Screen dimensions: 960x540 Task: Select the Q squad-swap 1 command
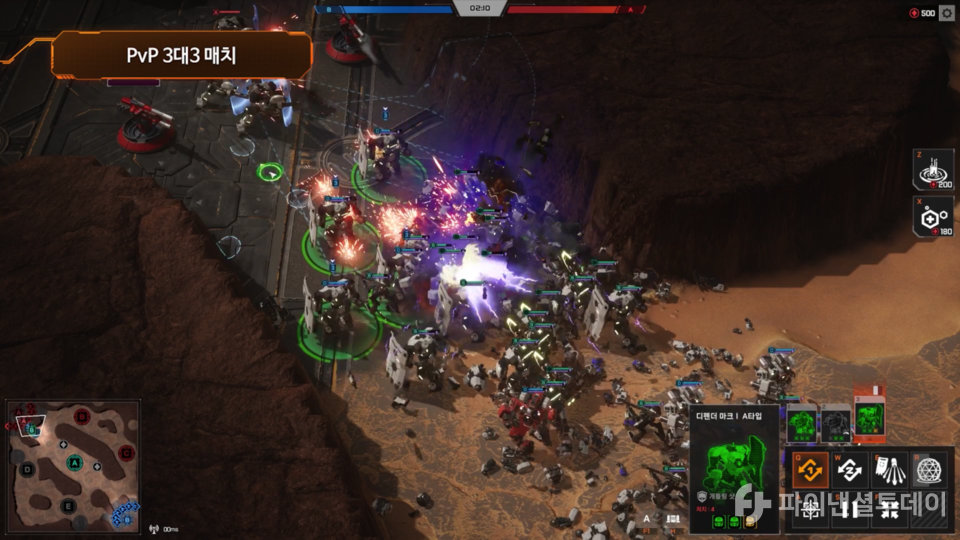coord(812,468)
